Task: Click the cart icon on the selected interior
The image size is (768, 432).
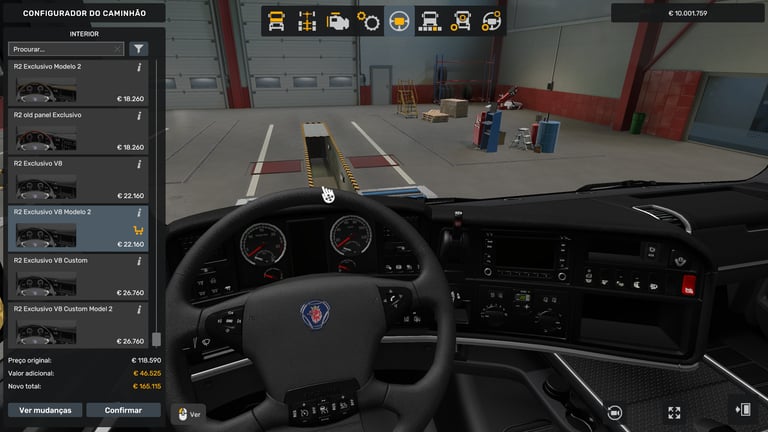Action: point(136,229)
